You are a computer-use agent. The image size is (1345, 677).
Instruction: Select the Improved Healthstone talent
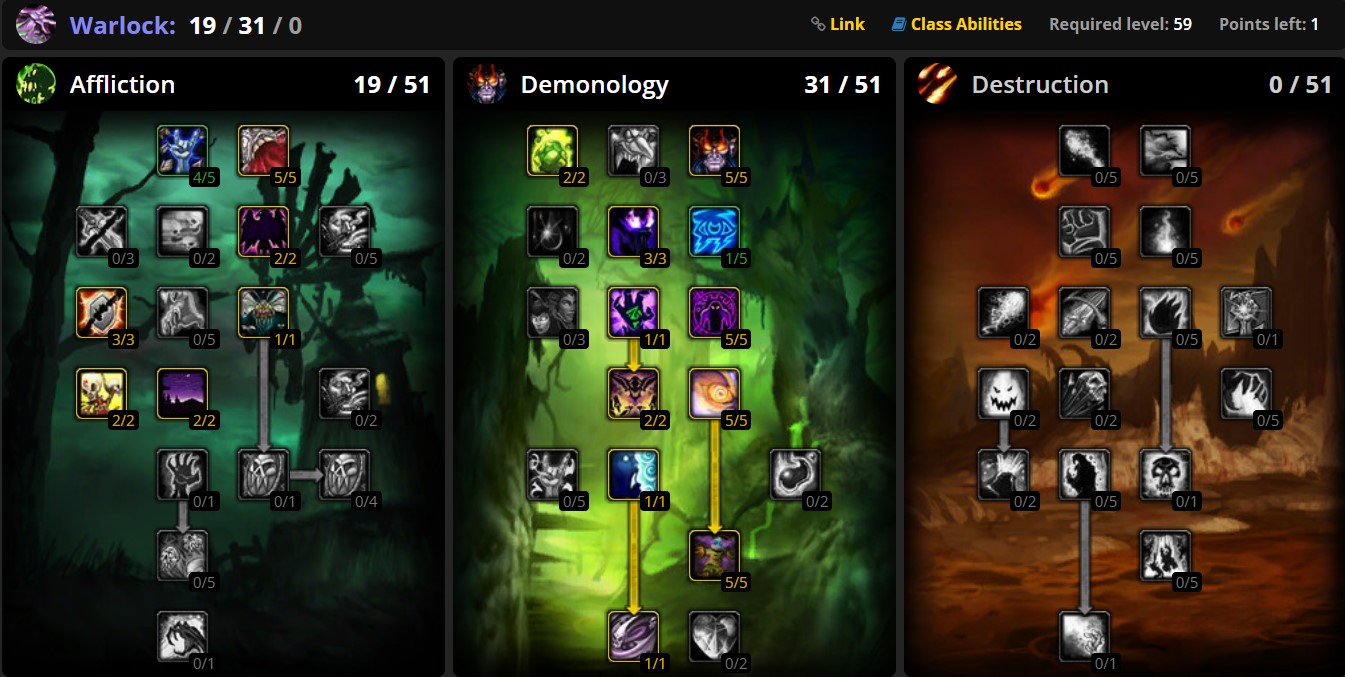pos(552,150)
